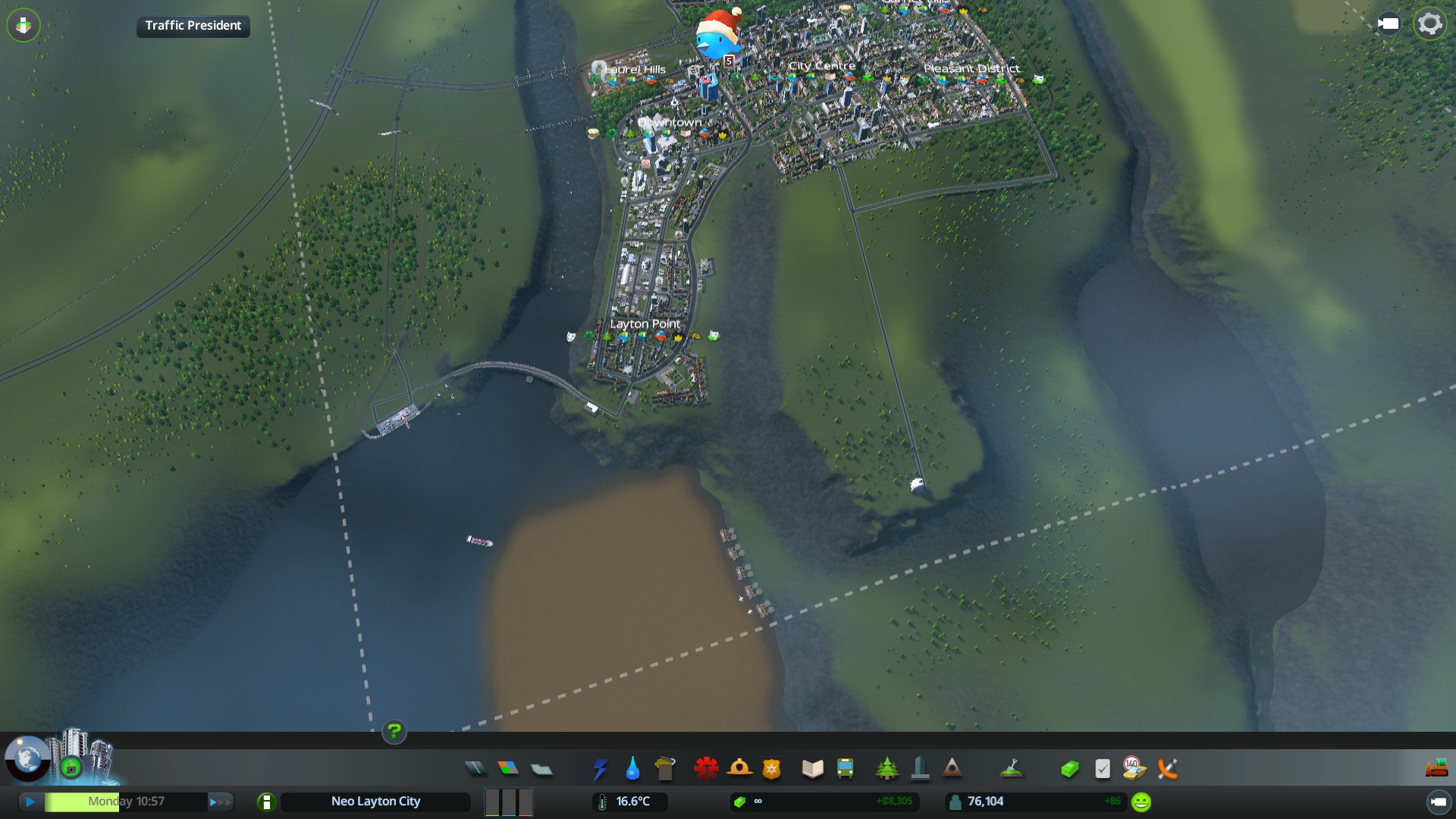1456x819 pixels.
Task: Open the Fire Department helmet menu
Action: tap(739, 769)
